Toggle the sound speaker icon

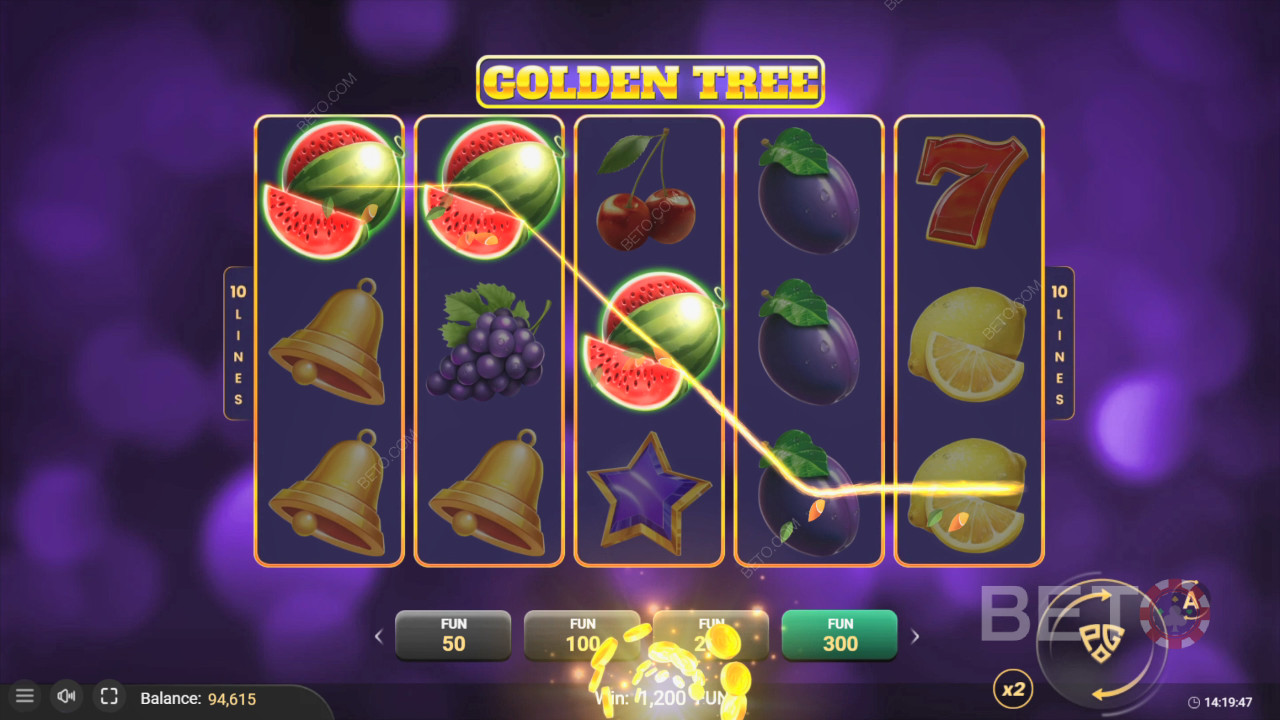coord(67,696)
